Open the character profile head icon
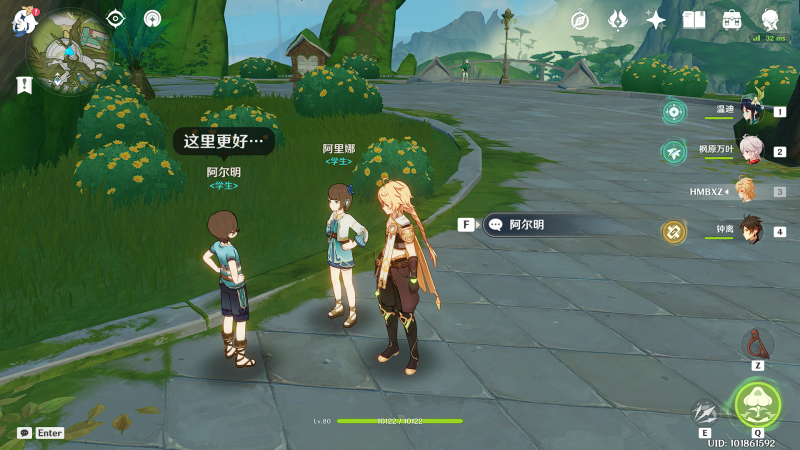Image resolution: width=800 pixels, height=450 pixels. point(770,20)
